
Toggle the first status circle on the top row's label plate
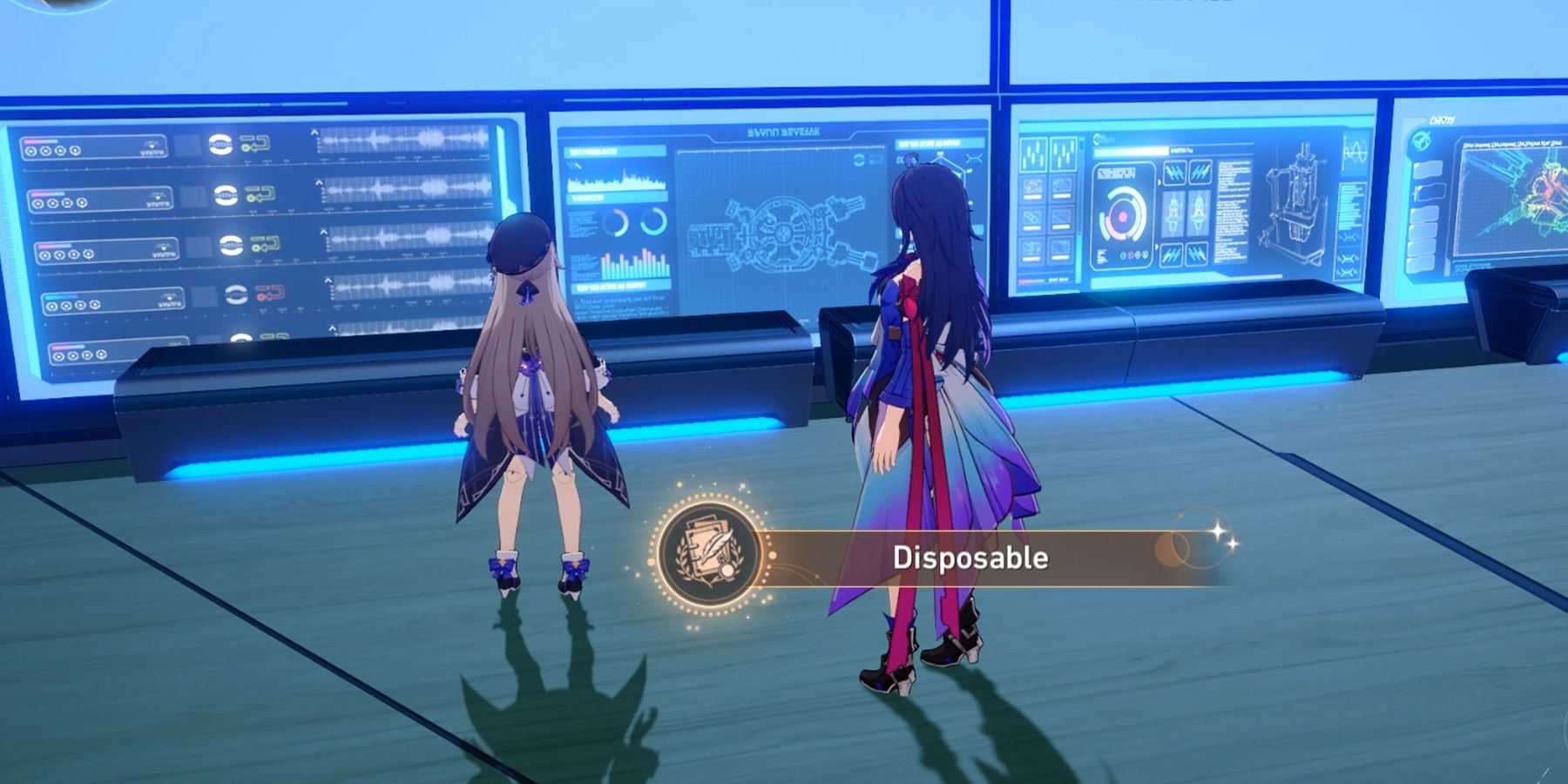coord(29,151)
